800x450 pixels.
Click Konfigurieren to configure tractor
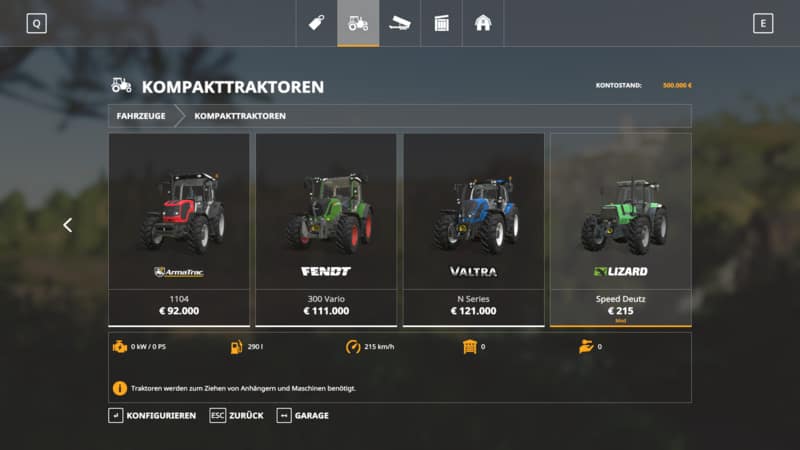[x=152, y=415]
